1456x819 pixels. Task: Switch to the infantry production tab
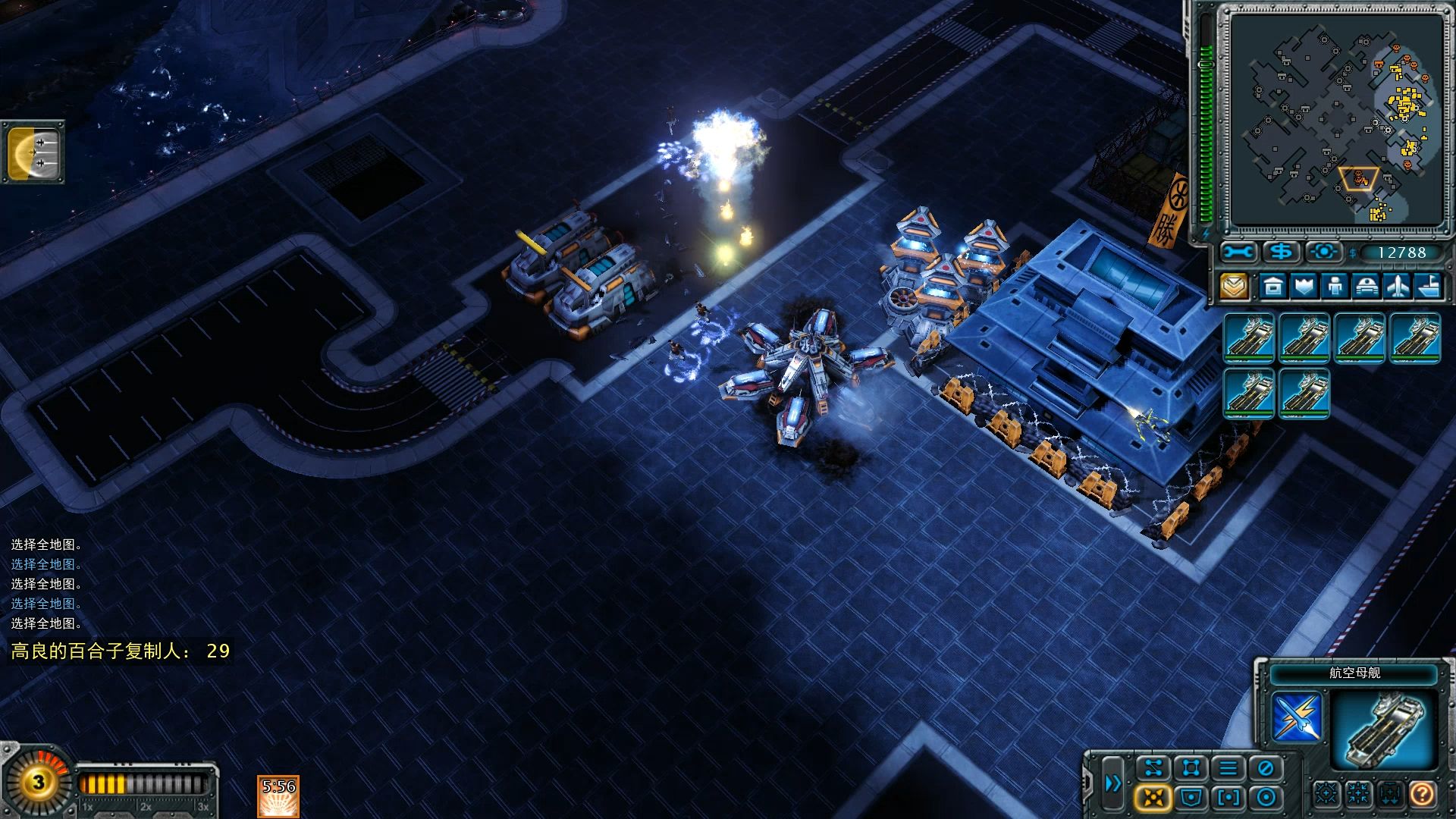point(1335,286)
